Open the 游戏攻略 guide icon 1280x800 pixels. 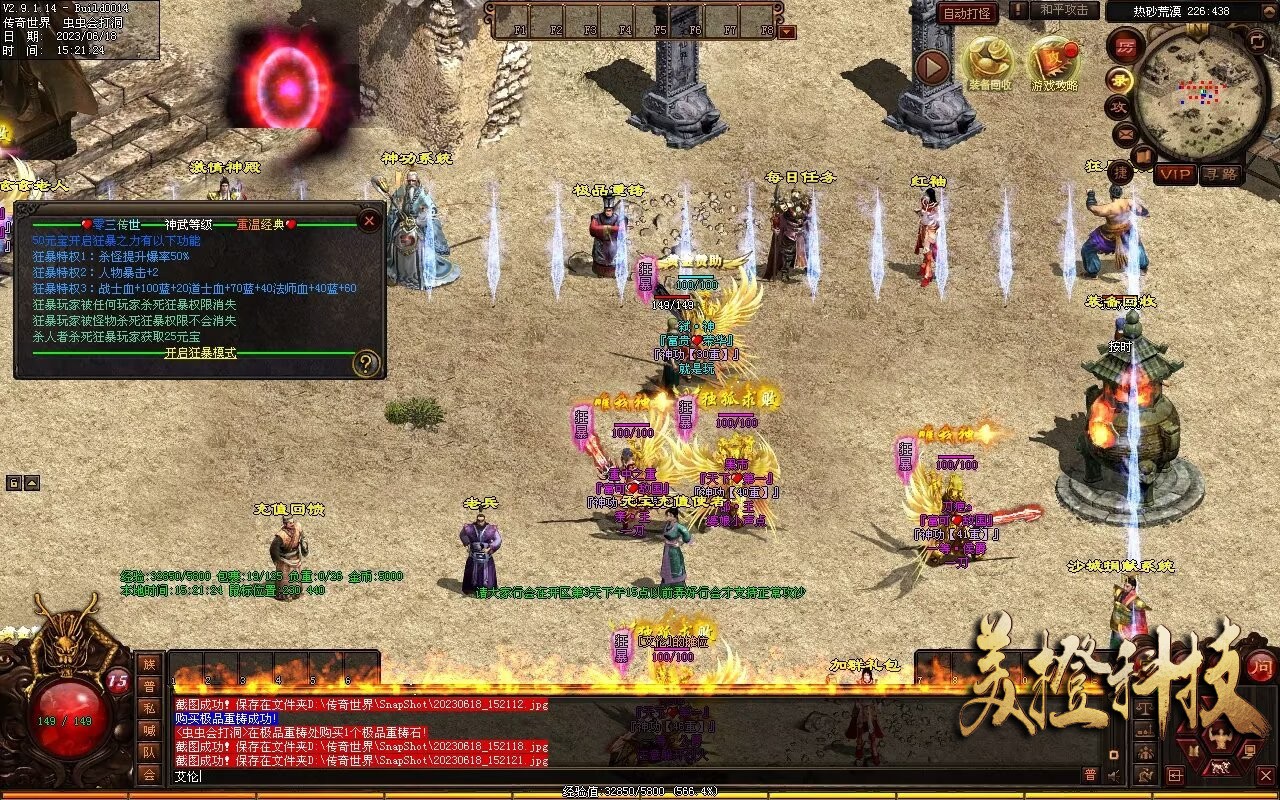[1053, 62]
